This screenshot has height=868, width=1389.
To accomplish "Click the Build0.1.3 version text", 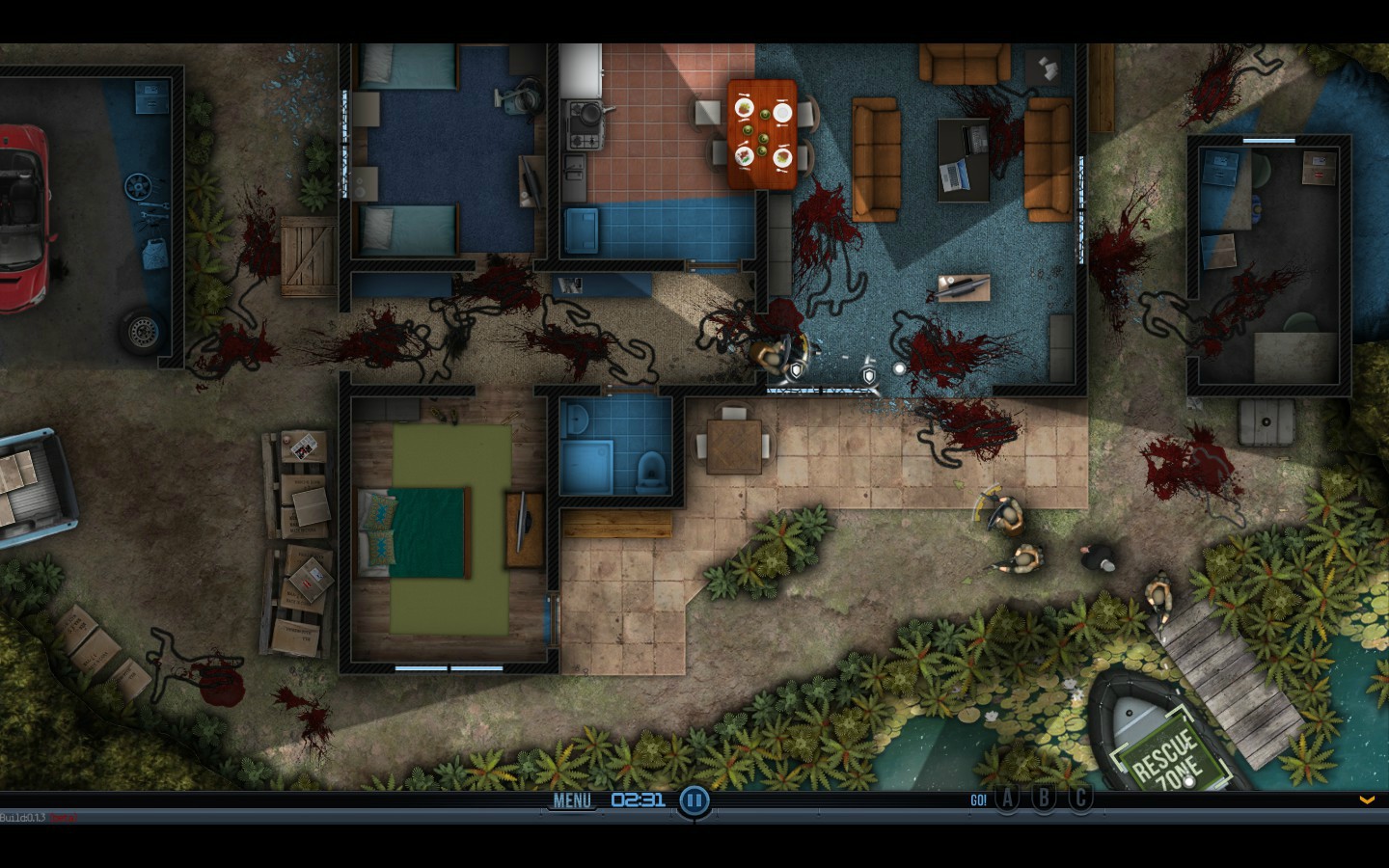I will [x=24, y=815].
